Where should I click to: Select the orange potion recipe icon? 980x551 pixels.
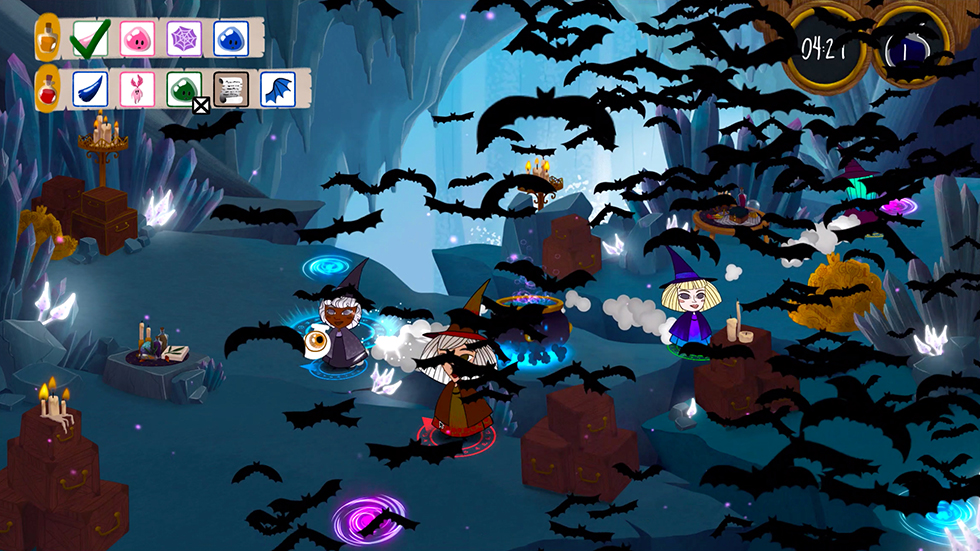pyautogui.click(x=47, y=36)
